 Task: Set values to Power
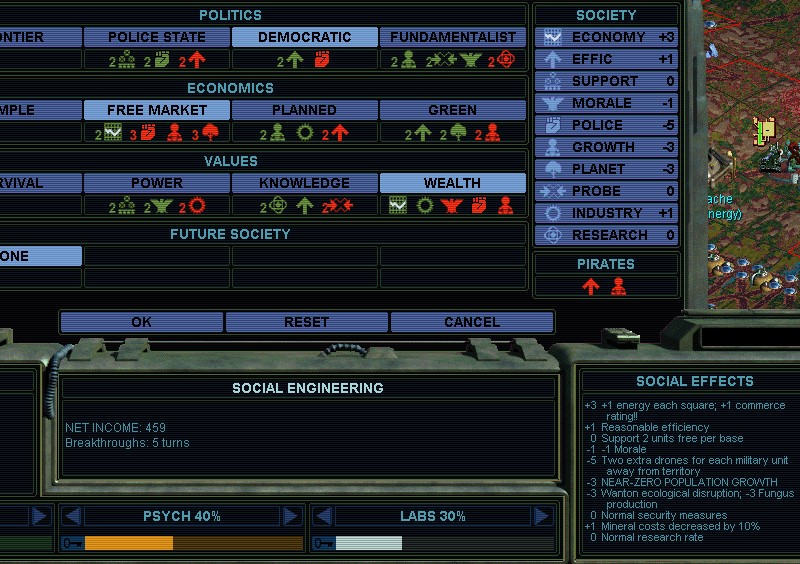point(156,183)
